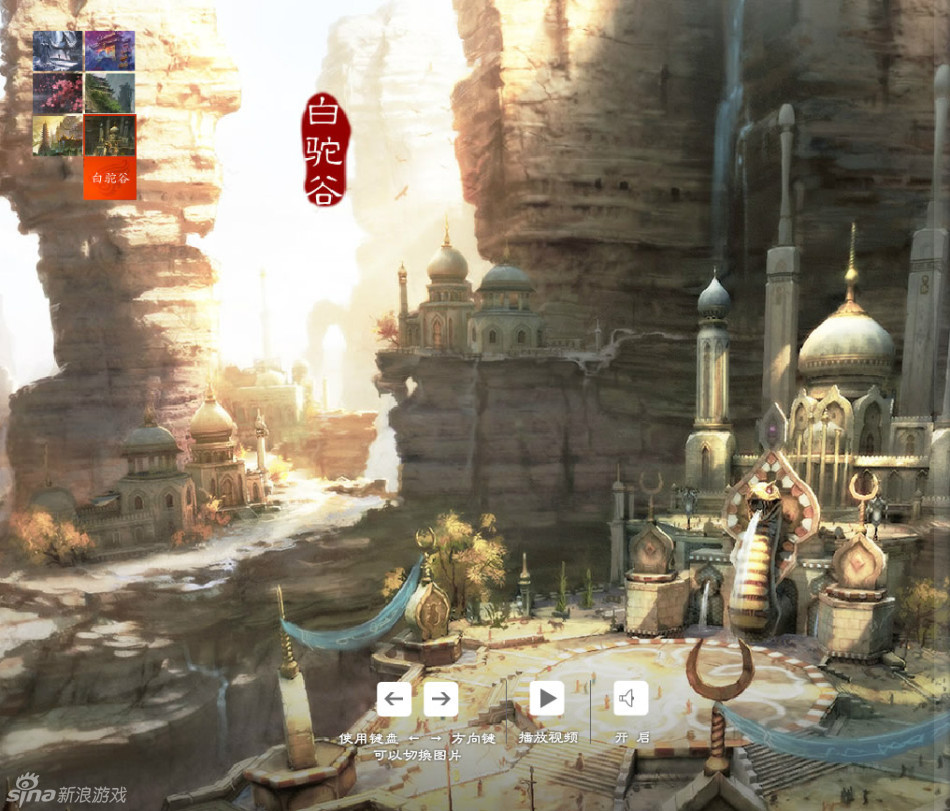Choose the green misty temple thumbnail
The image size is (950, 811).
point(110,93)
